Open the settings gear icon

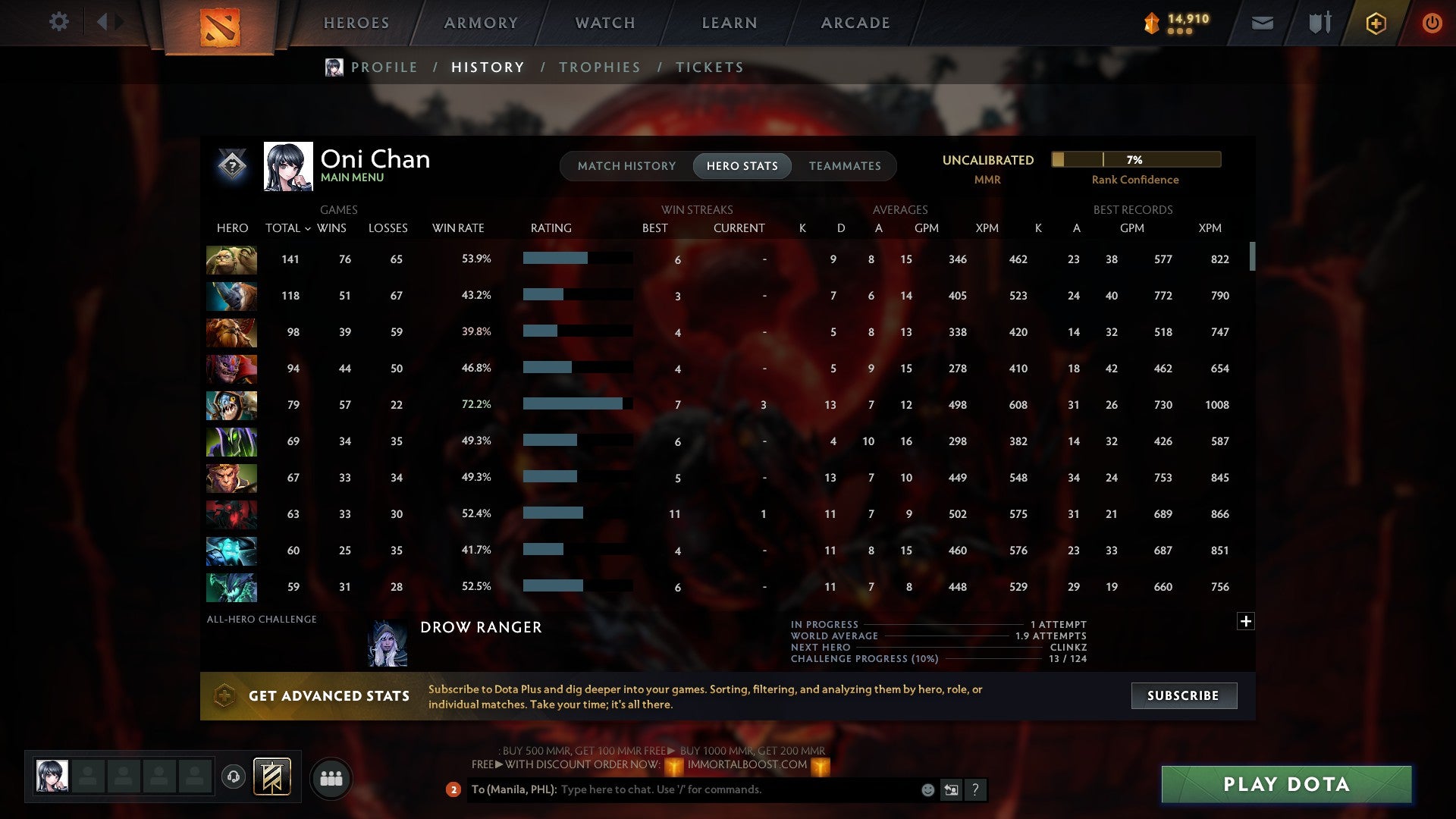(x=59, y=22)
